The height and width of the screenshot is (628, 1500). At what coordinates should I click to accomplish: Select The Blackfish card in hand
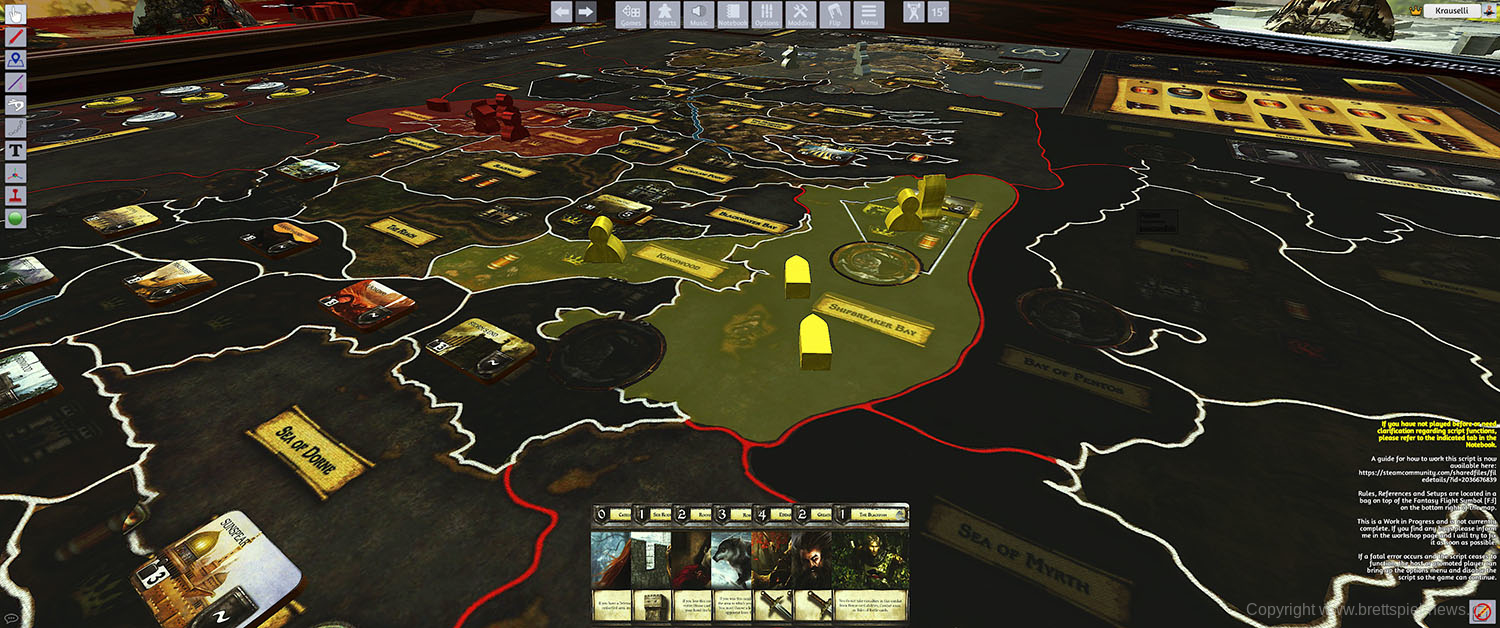[x=870, y=565]
